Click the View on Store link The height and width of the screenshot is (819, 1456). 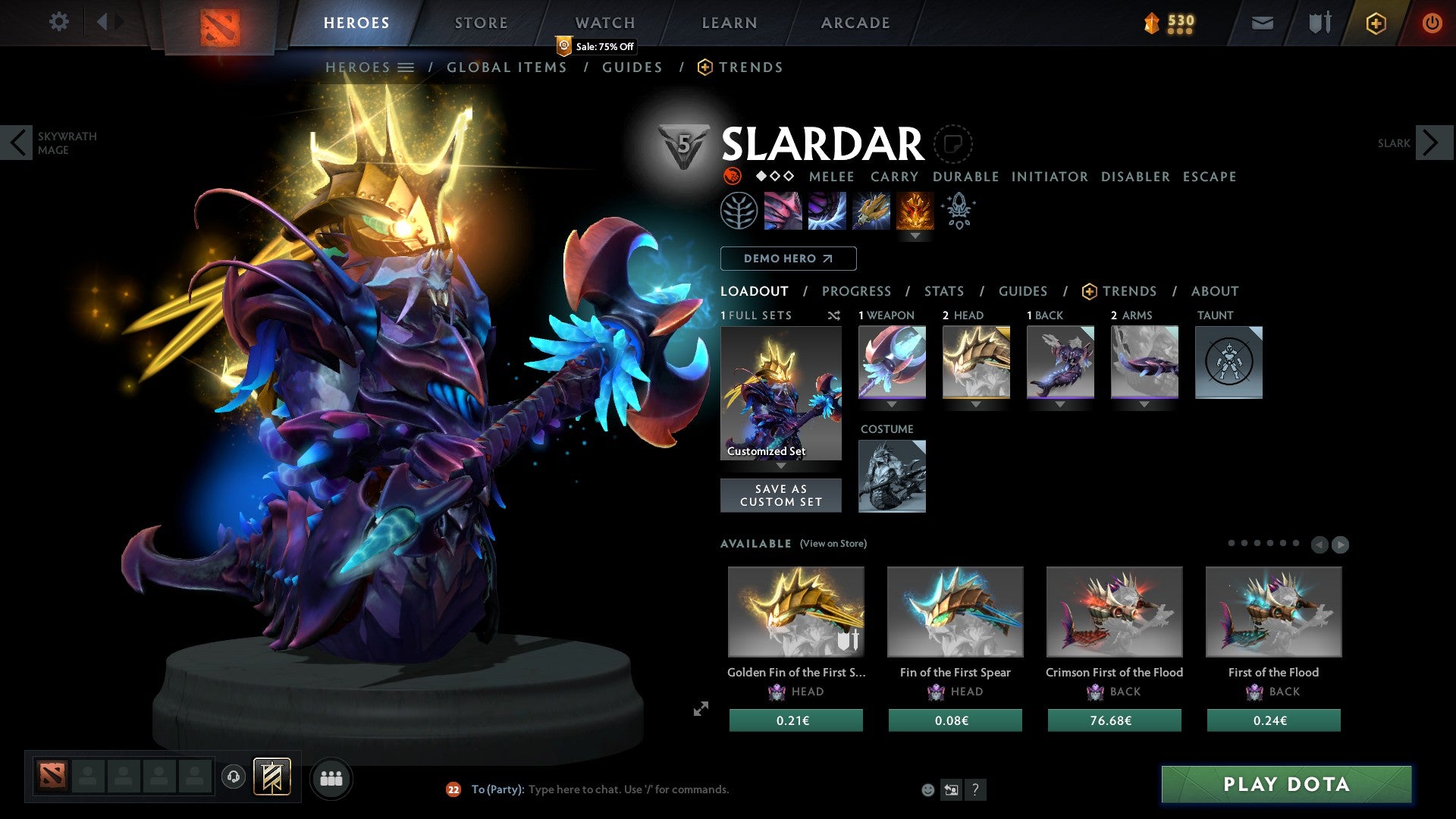point(833,544)
